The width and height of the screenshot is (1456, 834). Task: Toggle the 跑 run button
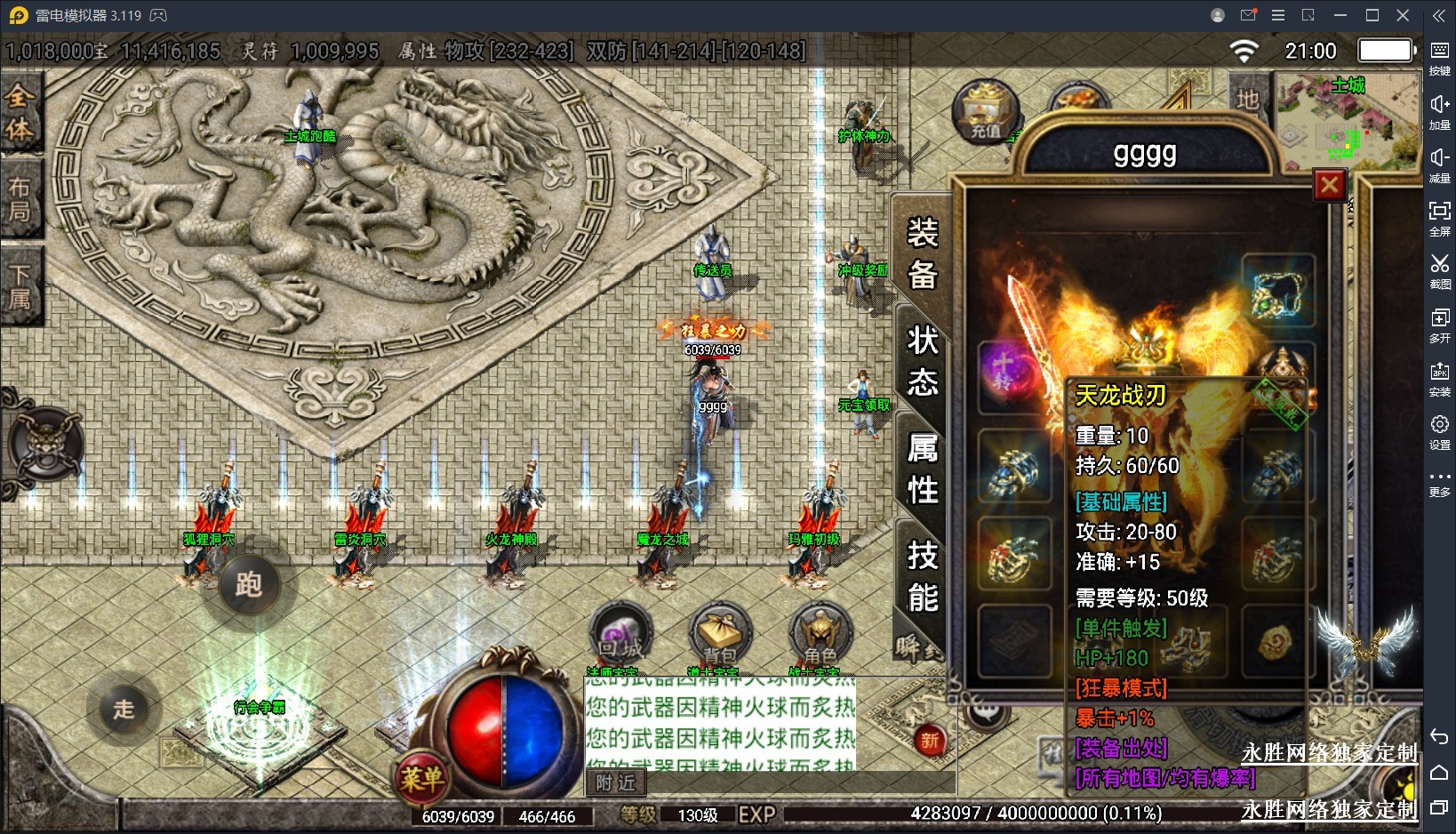click(x=248, y=584)
